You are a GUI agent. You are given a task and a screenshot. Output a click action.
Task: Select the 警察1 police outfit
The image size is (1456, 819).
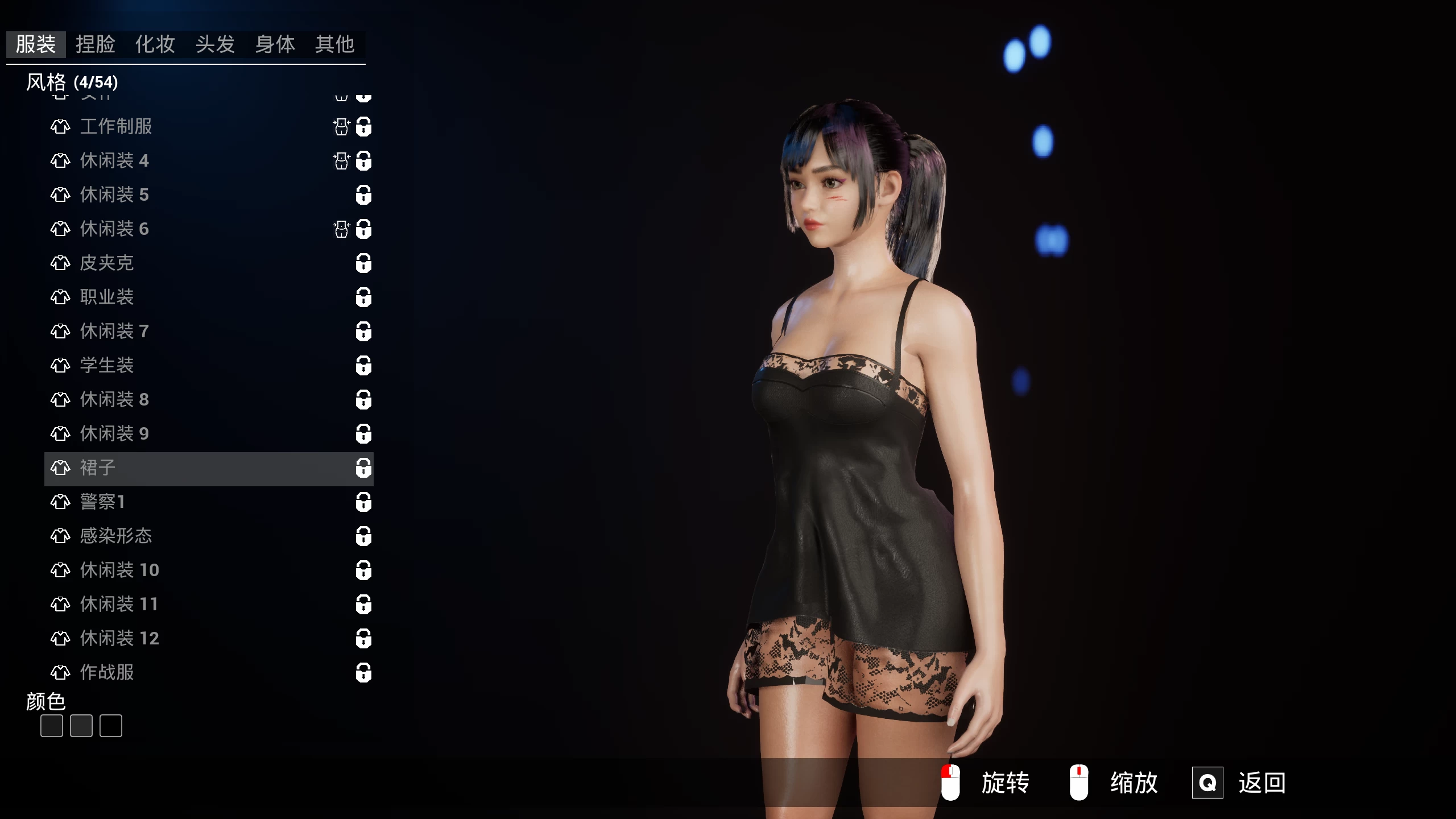(x=102, y=502)
